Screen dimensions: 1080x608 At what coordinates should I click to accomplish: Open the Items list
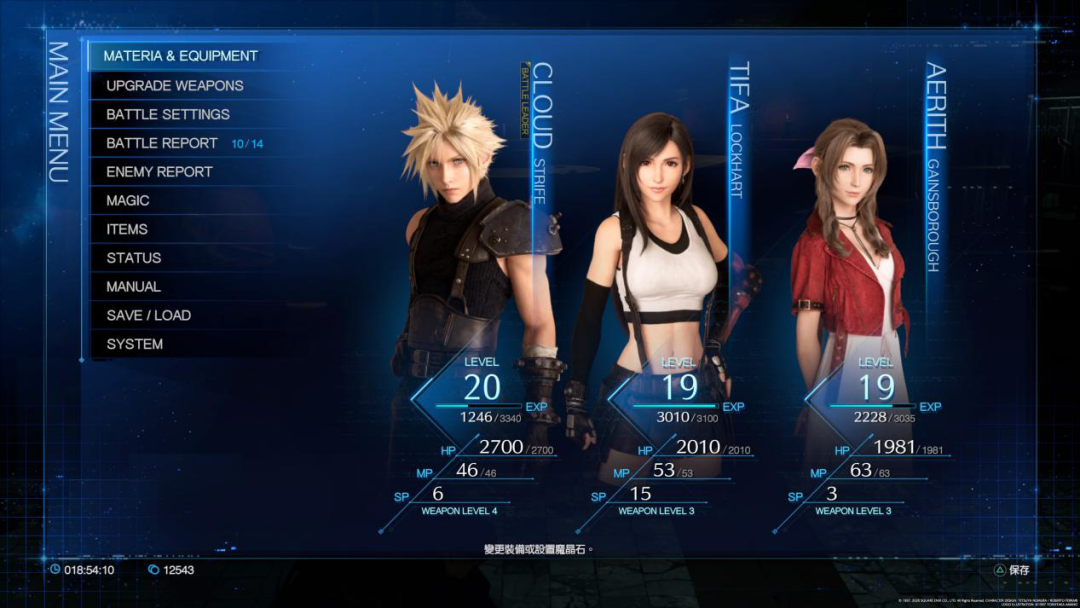coord(127,229)
